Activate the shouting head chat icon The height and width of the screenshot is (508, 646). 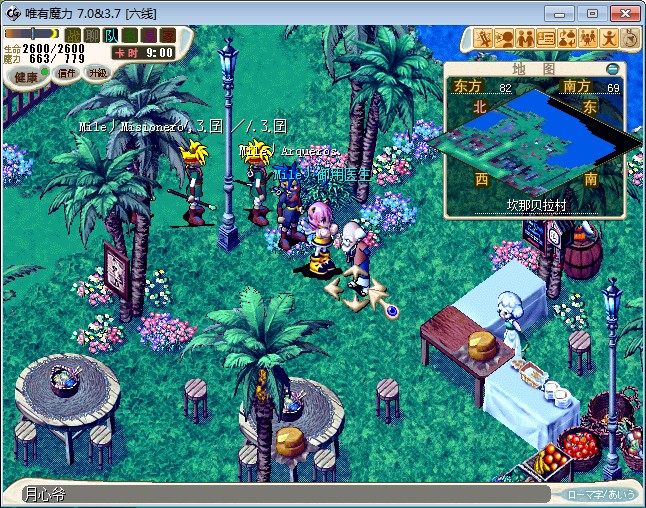coord(504,38)
